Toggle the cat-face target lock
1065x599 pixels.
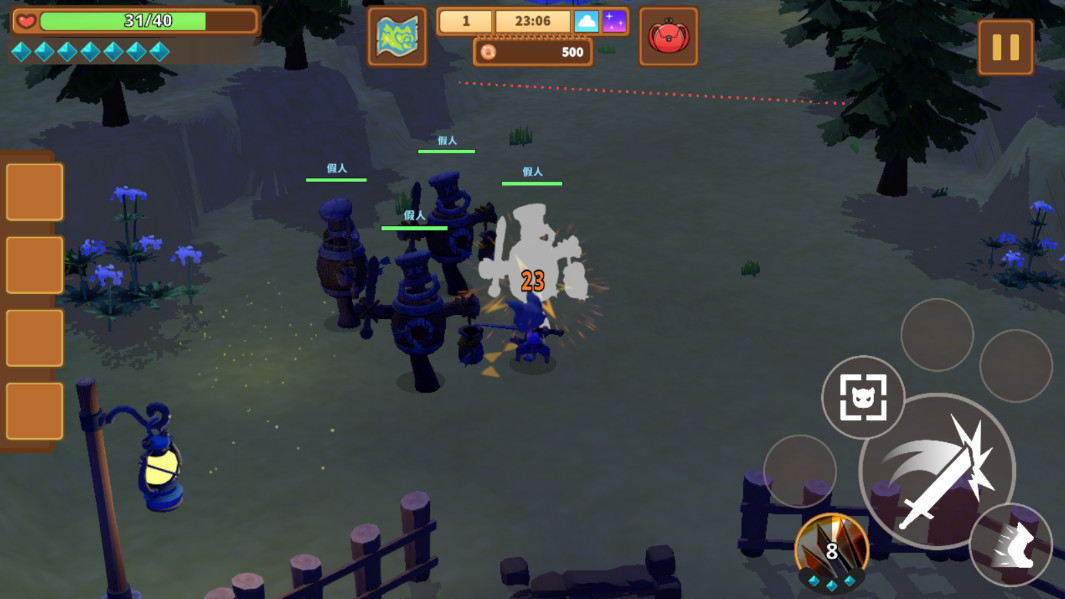862,398
